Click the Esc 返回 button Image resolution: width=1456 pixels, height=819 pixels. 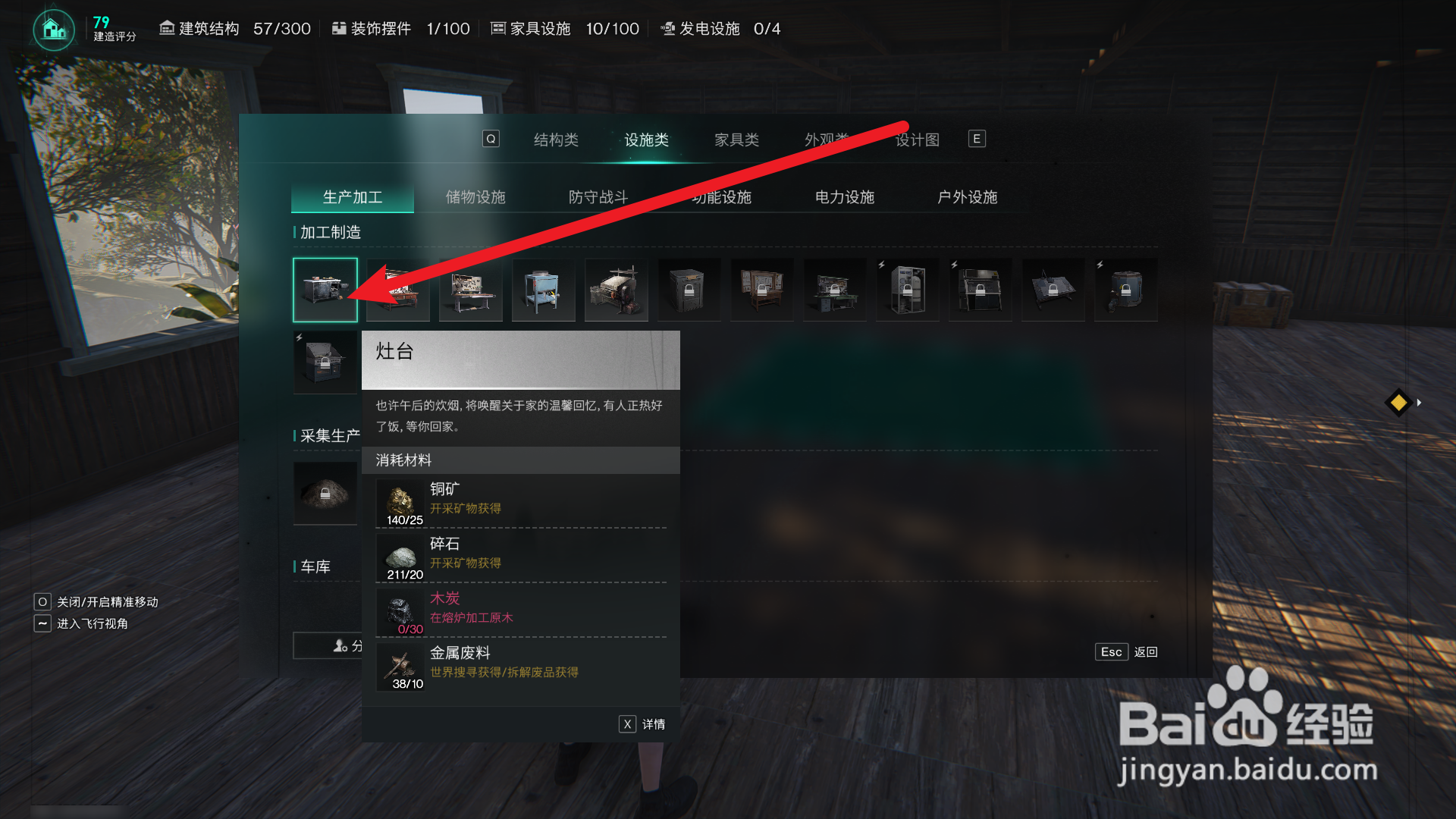coord(1126,651)
